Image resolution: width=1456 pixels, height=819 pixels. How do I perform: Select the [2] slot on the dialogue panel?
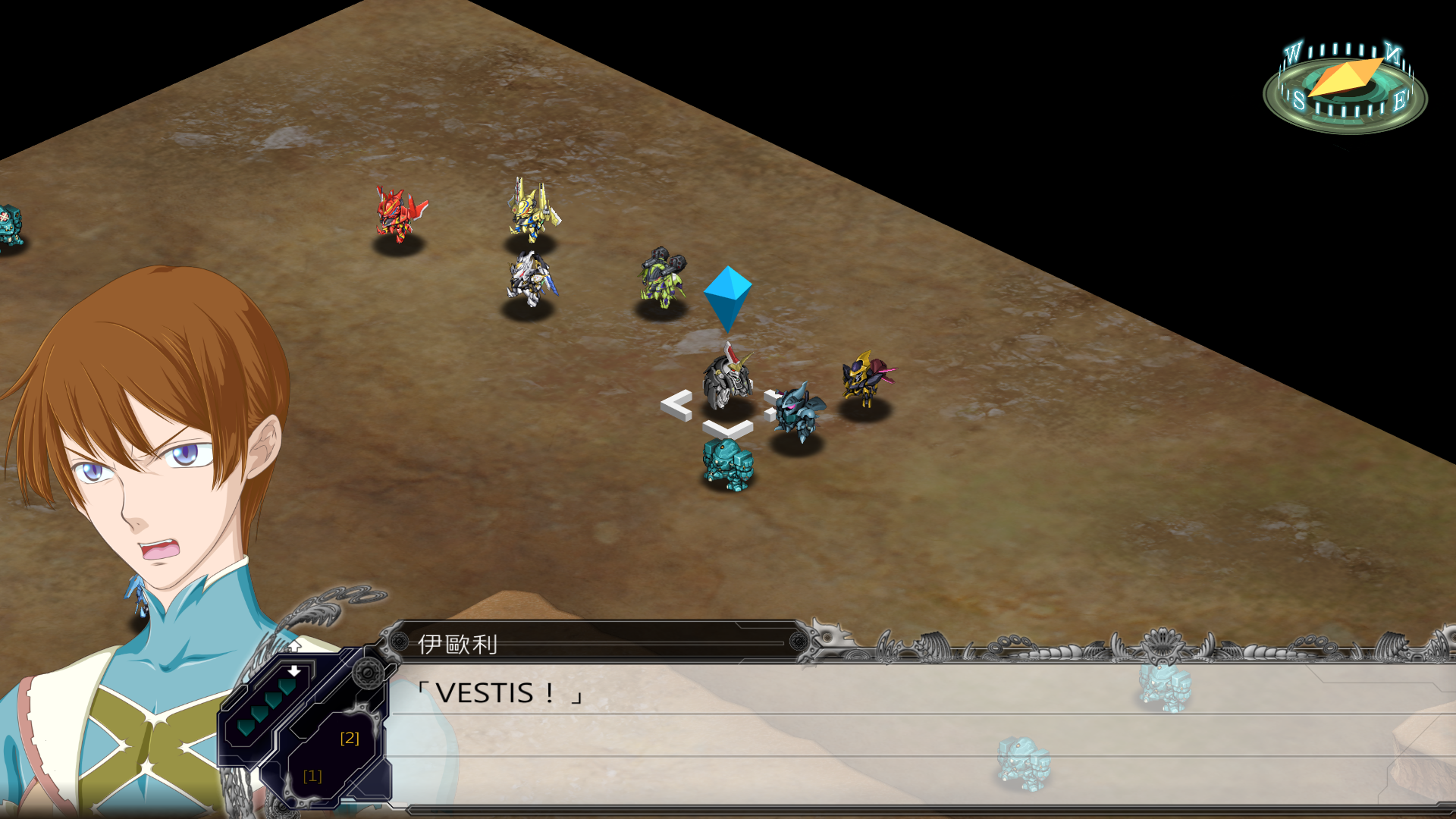click(x=350, y=738)
